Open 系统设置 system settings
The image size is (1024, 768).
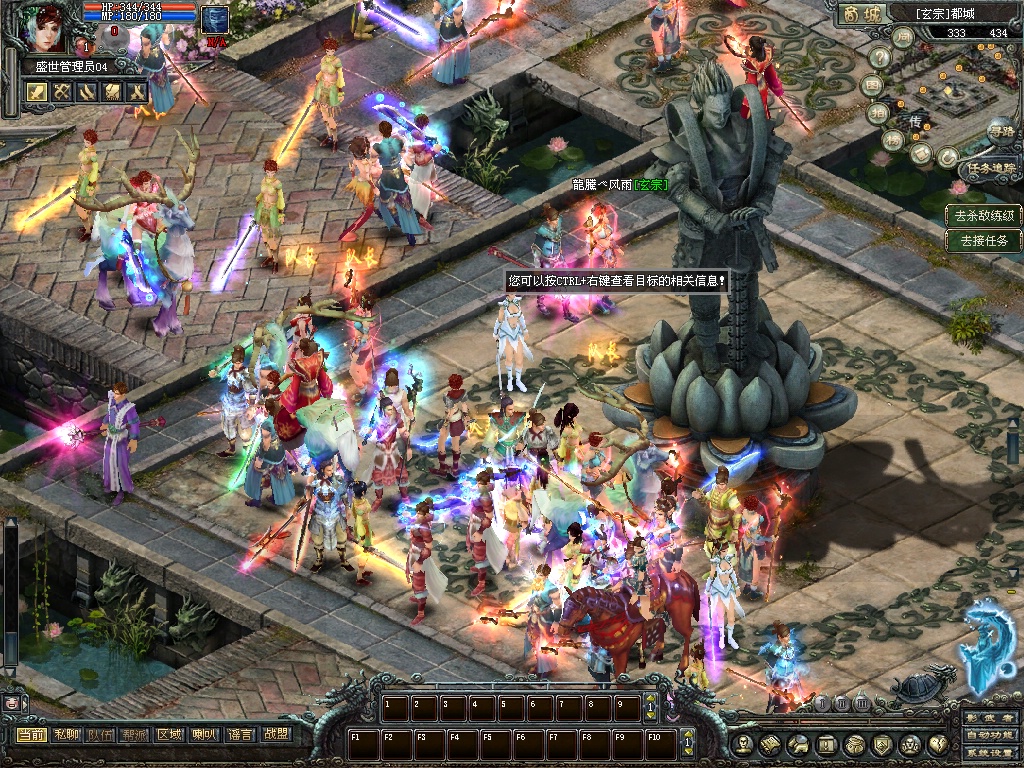pyautogui.click(x=991, y=752)
